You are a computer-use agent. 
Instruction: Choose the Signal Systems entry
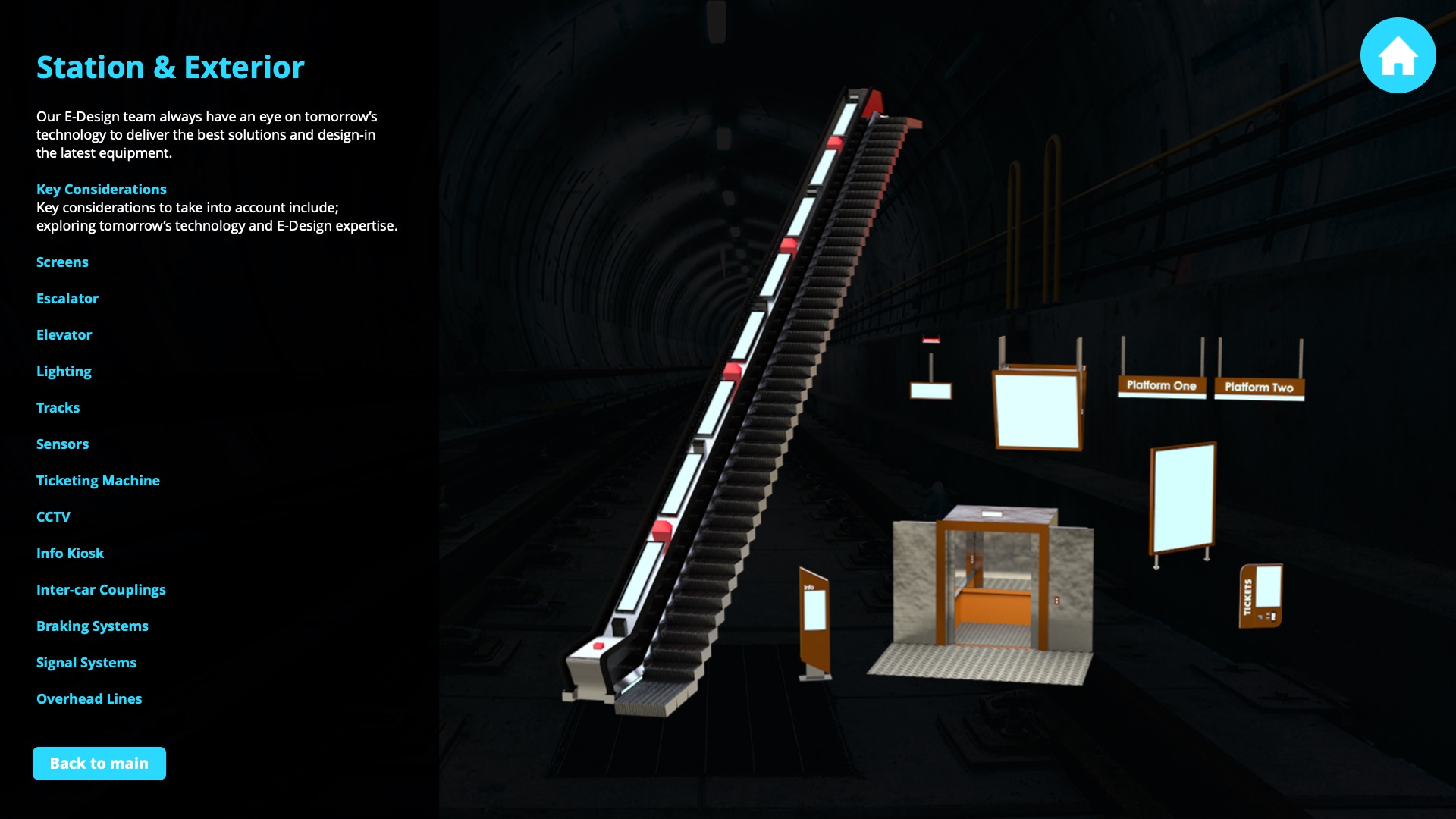click(86, 663)
